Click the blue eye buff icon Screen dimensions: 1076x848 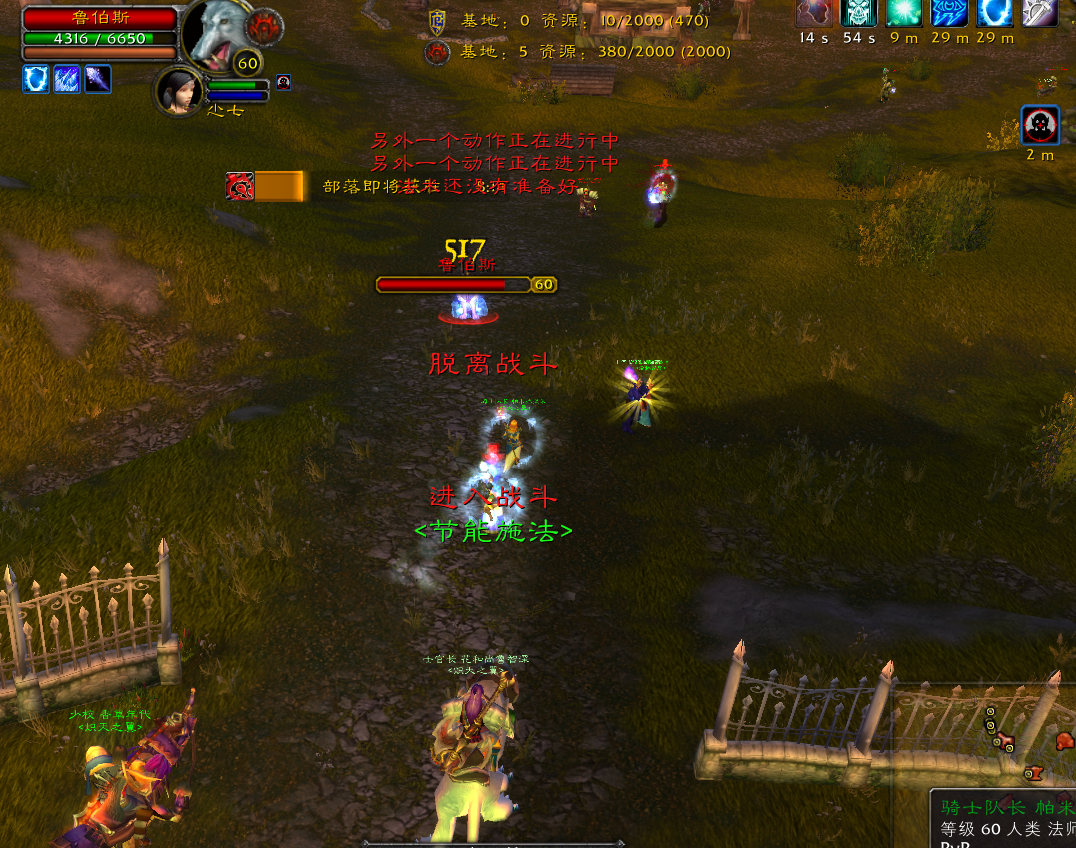click(949, 12)
